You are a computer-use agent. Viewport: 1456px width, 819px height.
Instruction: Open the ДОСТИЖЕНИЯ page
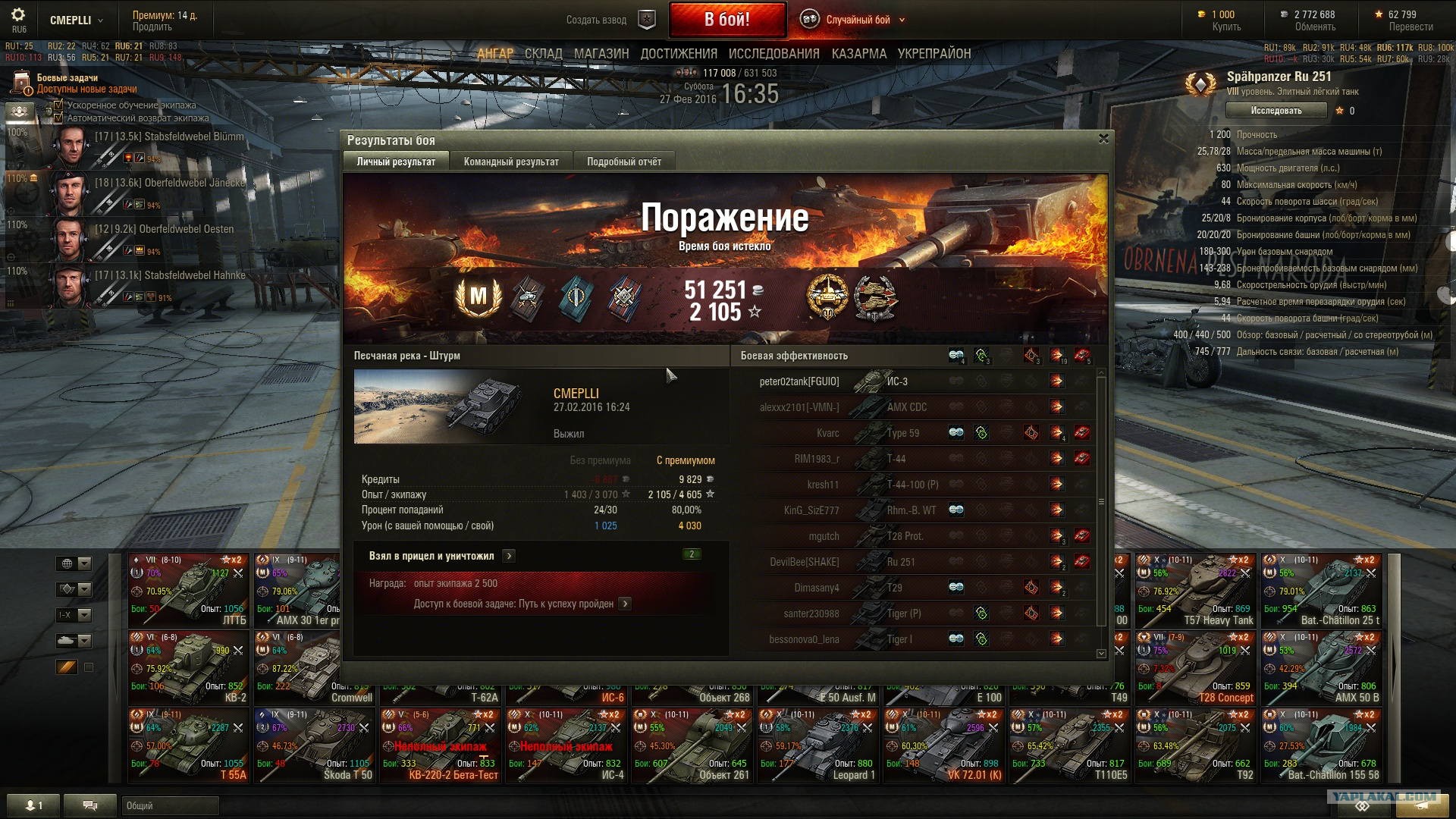pos(679,54)
